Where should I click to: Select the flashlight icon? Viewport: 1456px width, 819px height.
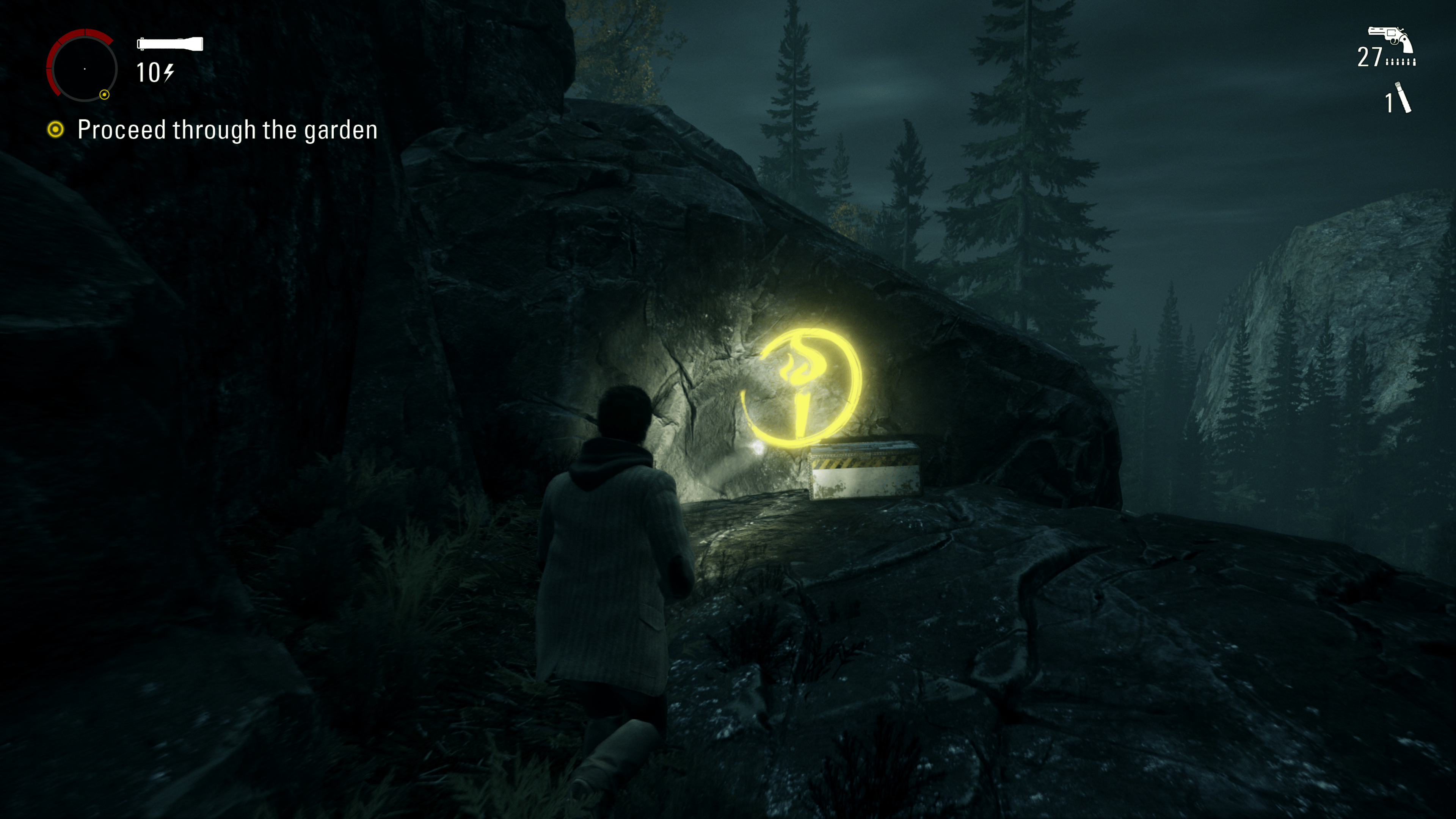click(169, 44)
